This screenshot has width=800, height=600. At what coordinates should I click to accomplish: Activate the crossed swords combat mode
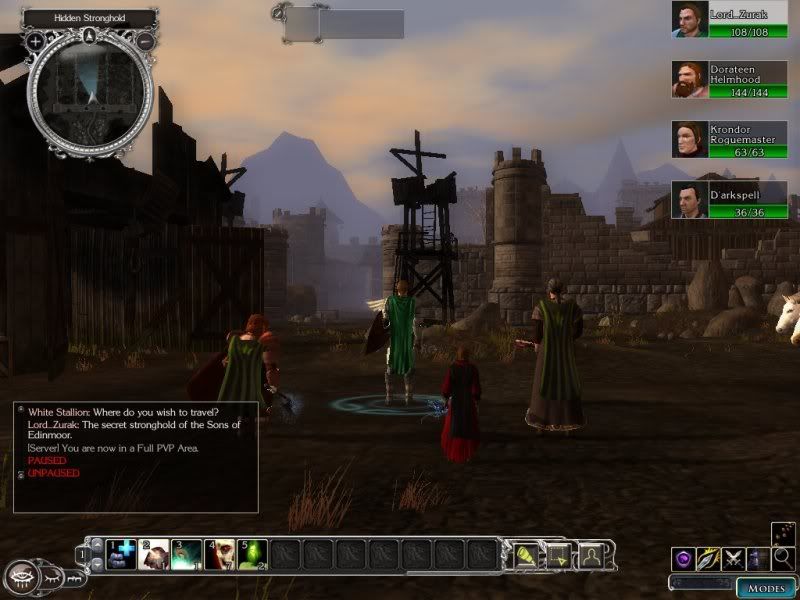point(733,559)
